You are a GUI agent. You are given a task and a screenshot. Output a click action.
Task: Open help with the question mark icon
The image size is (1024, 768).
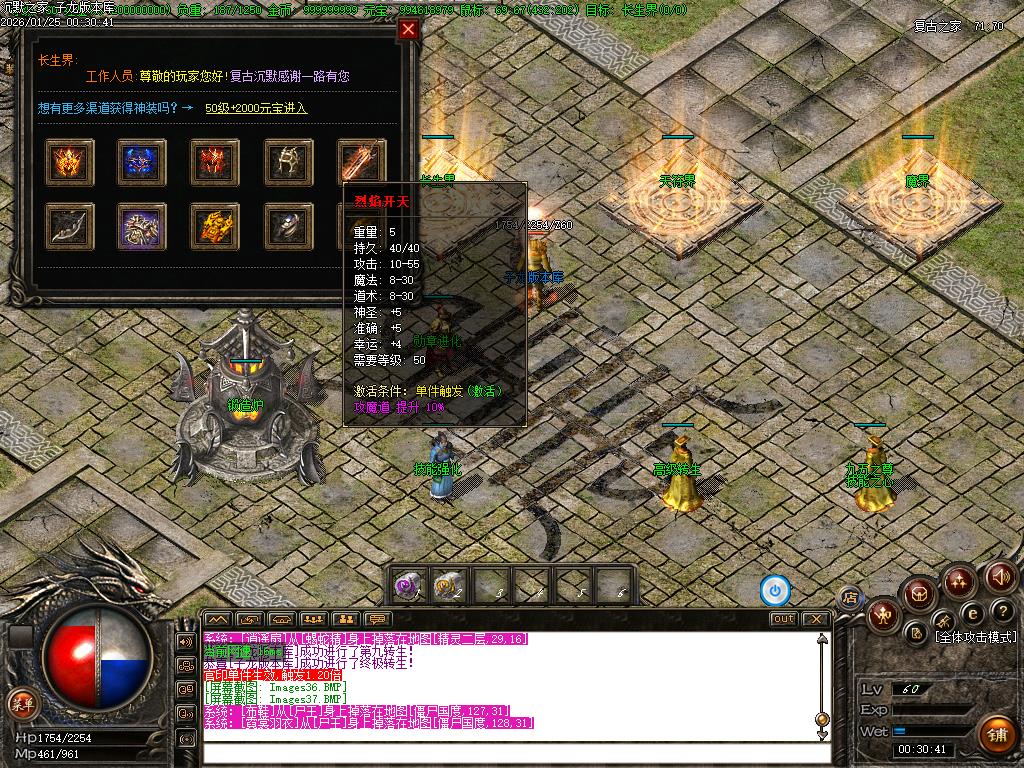click(x=1002, y=610)
